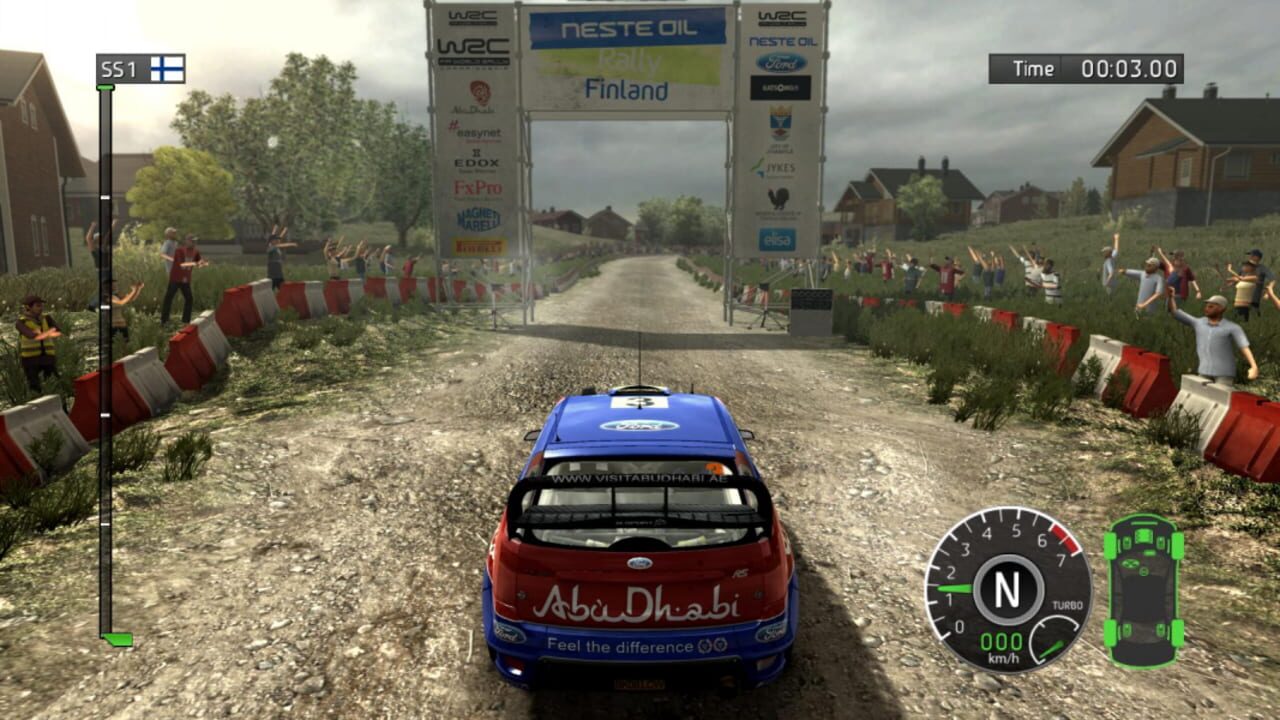Select the JYKES sponsor logo
This screenshot has width=1280, height=720.
click(x=780, y=168)
